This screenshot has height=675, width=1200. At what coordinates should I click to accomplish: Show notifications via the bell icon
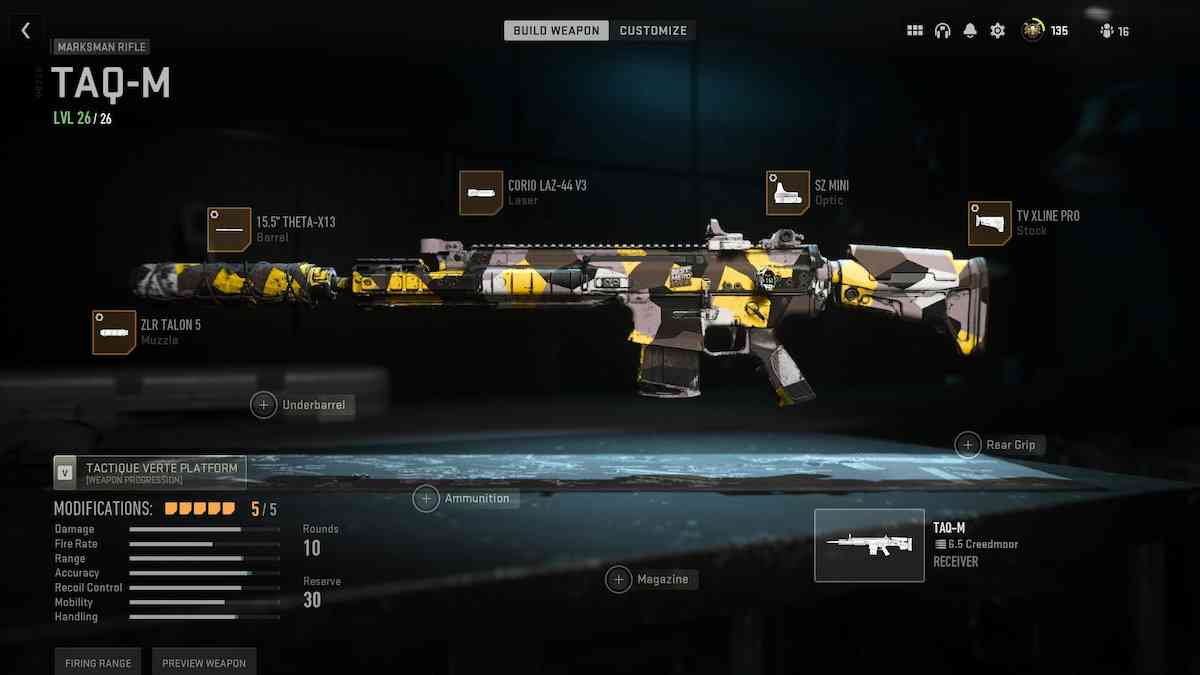[969, 31]
